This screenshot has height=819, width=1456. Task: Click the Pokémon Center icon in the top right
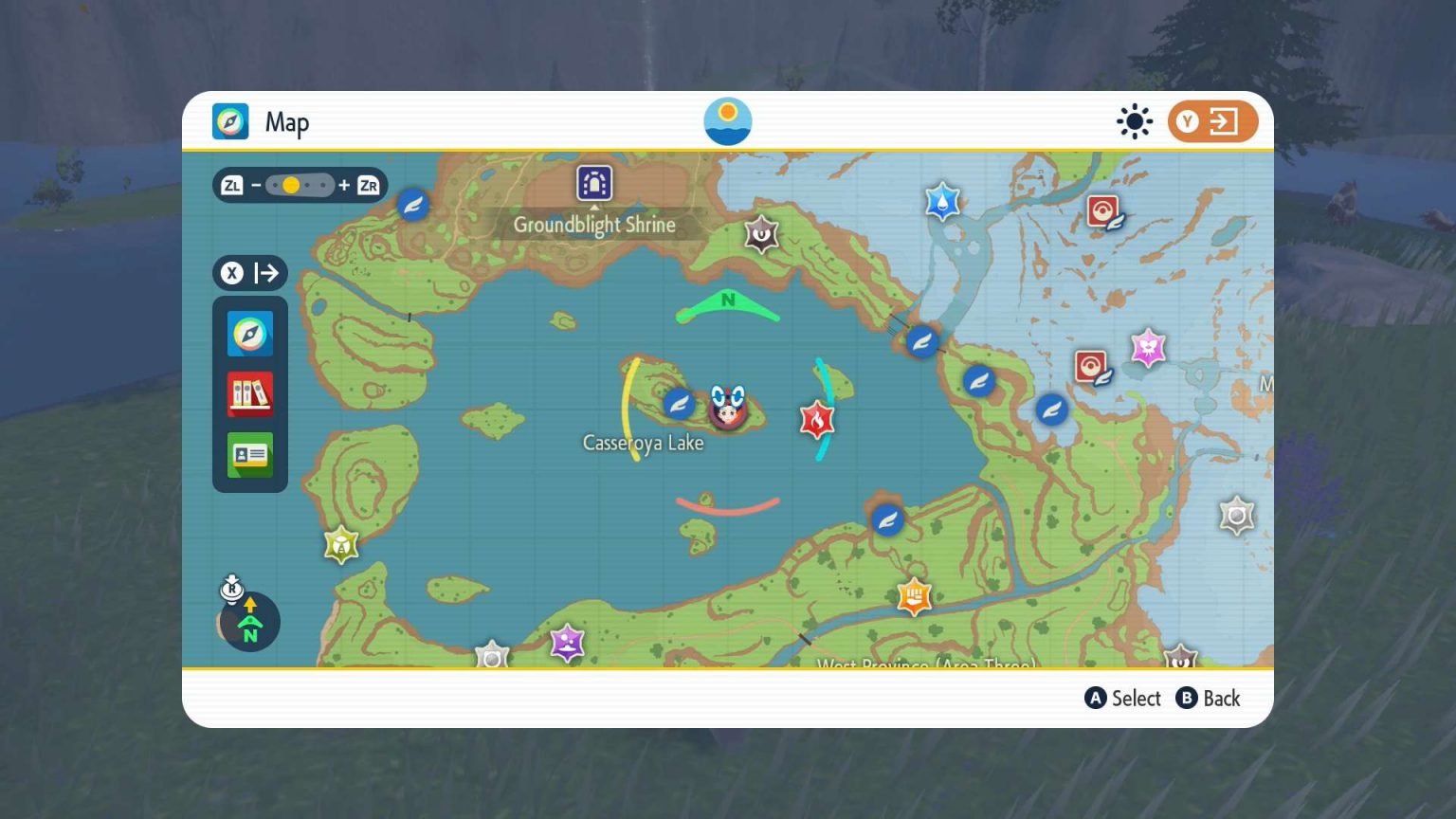tap(1102, 211)
